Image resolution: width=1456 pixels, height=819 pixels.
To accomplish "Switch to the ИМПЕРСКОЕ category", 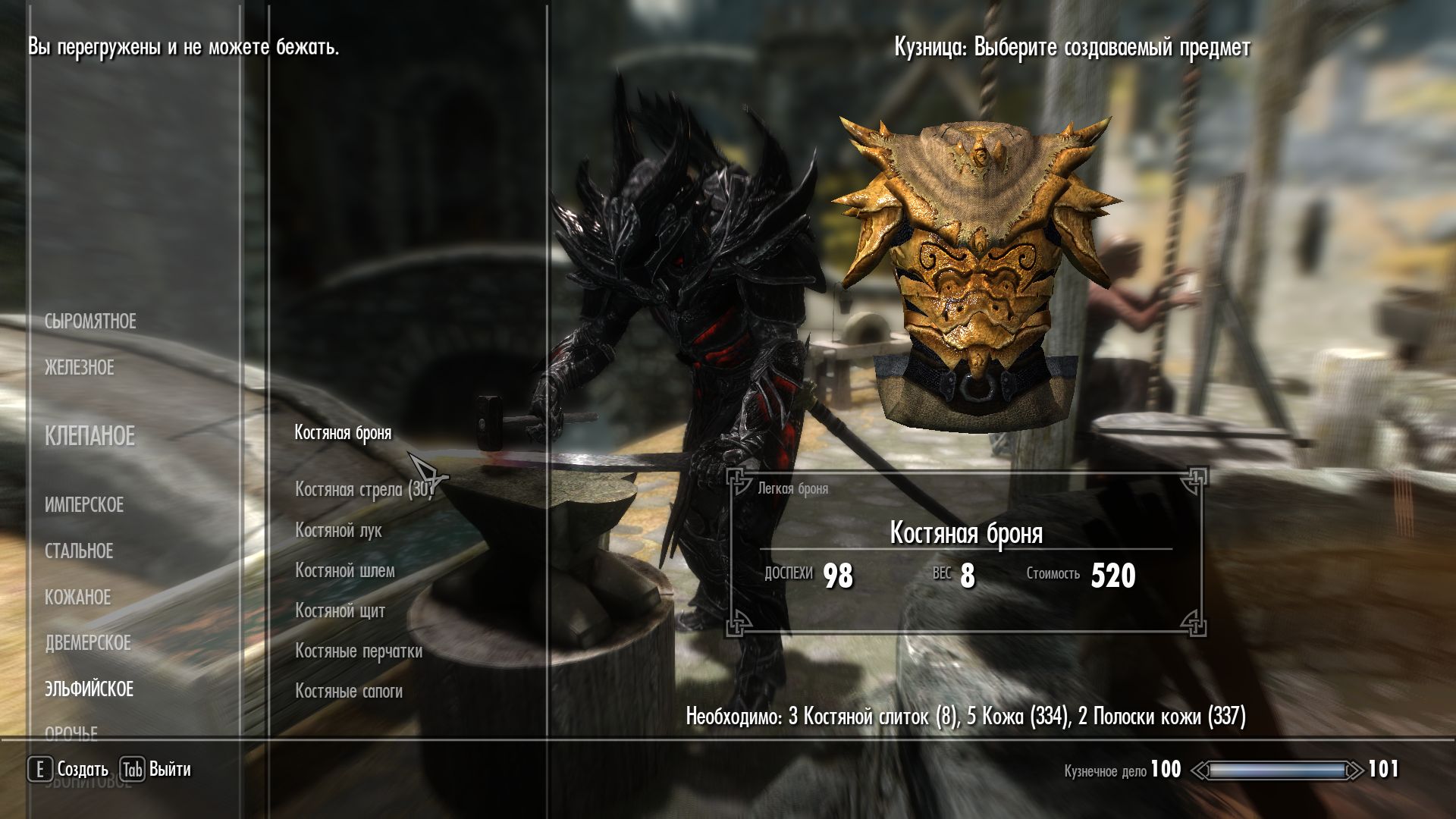I will point(84,505).
